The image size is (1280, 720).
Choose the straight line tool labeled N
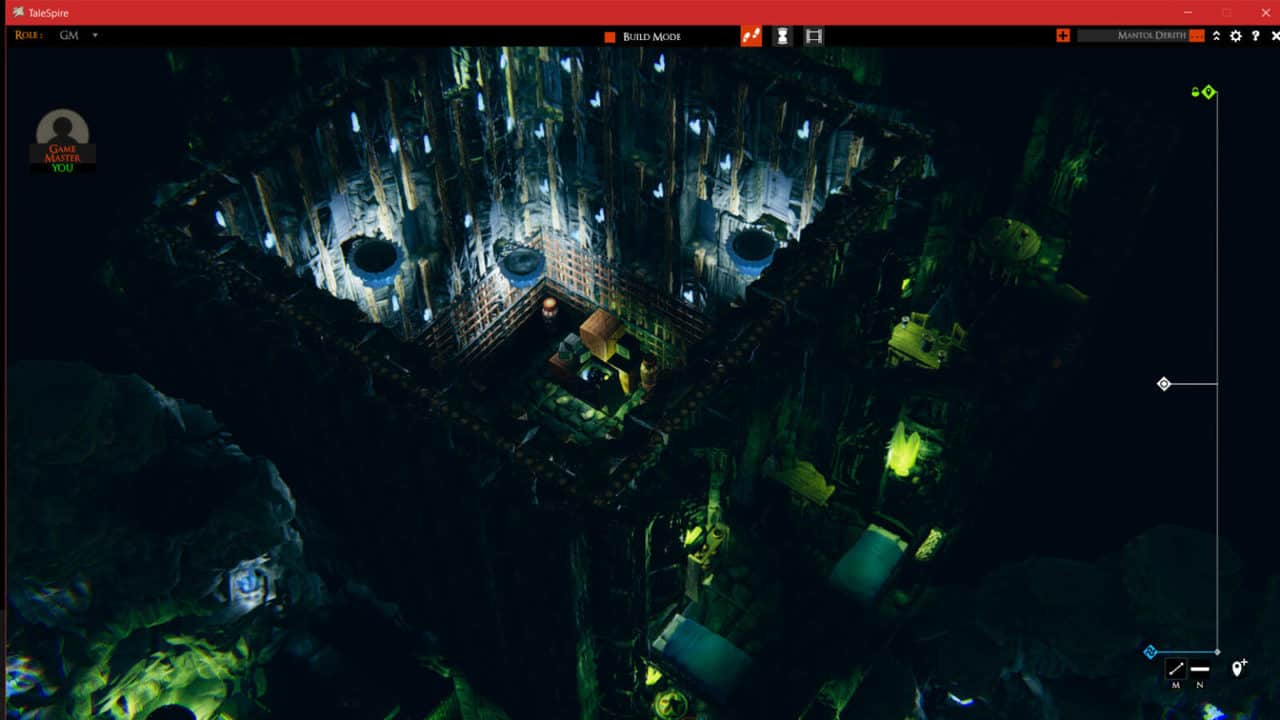pos(1200,669)
